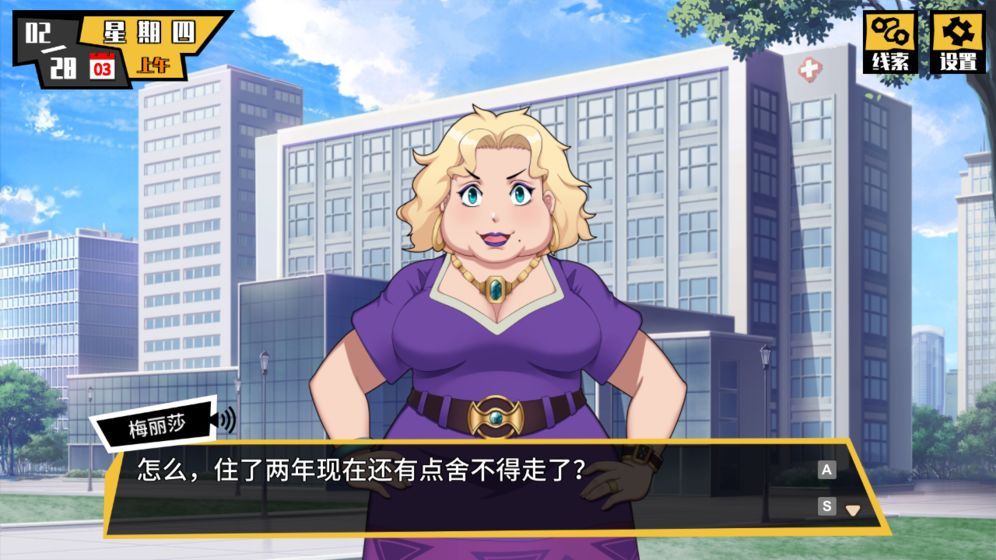996x560 pixels.
Task: Open the 设置 settings menu
Action: click(957, 42)
